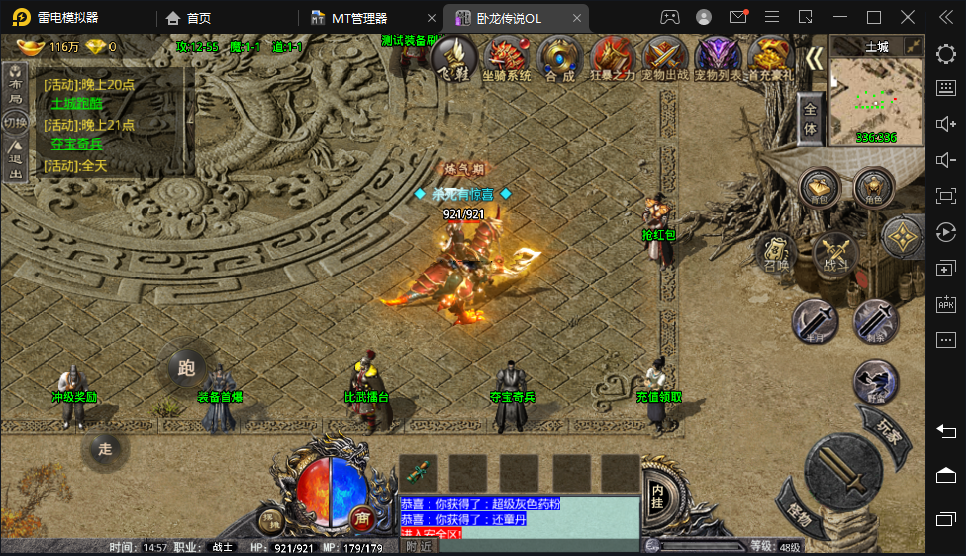Open the 背包 bag icon

819,187
